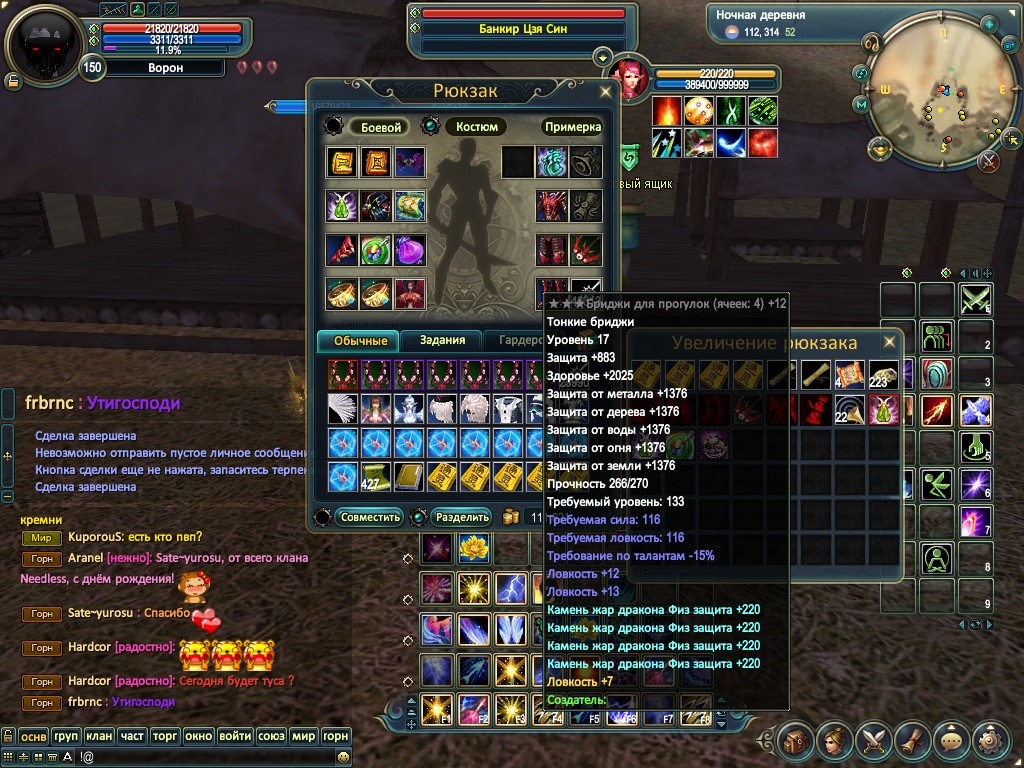Activate the crossed green swords skill

click(x=975, y=299)
